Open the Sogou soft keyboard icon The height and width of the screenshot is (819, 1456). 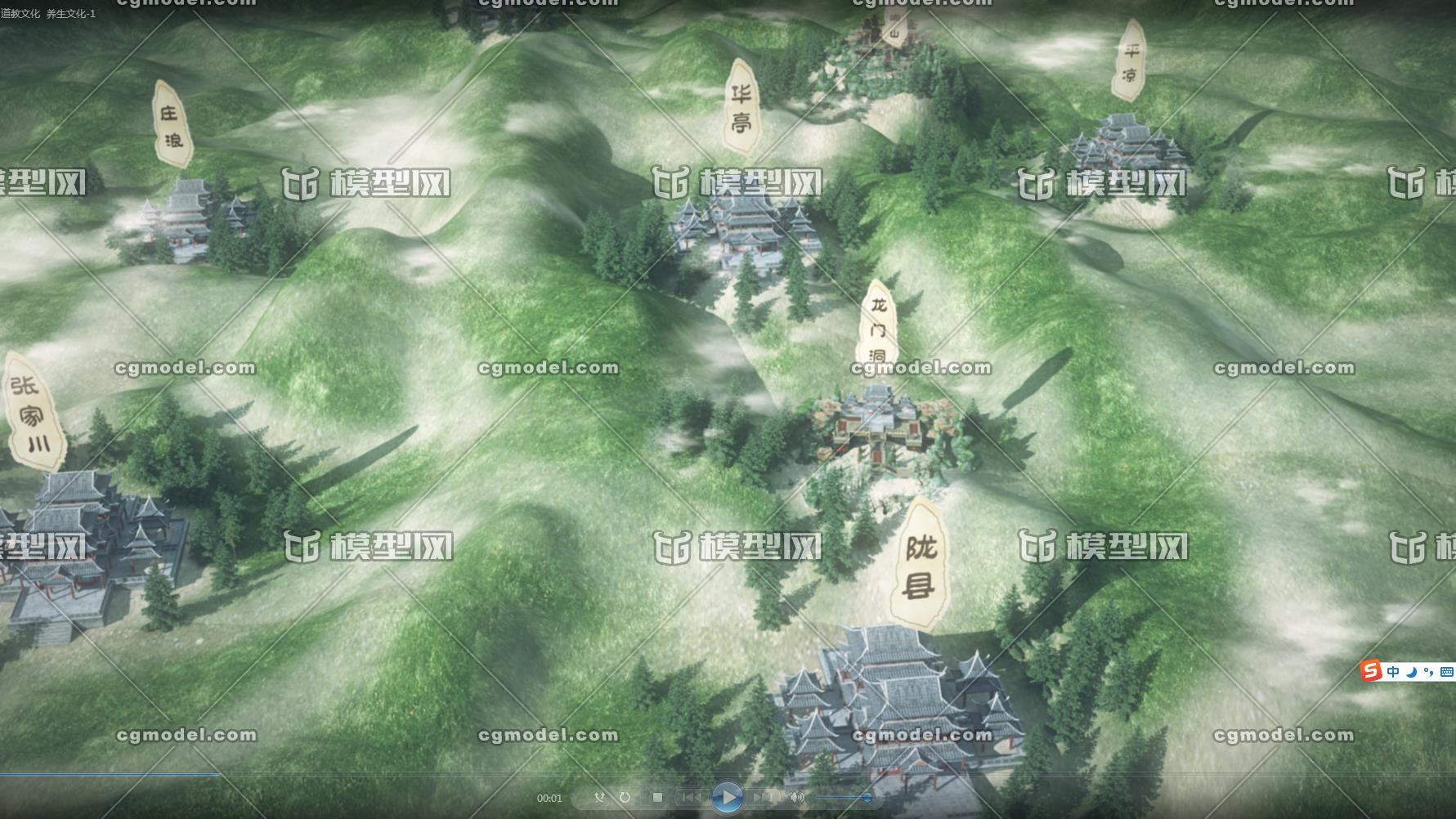pos(1446,671)
